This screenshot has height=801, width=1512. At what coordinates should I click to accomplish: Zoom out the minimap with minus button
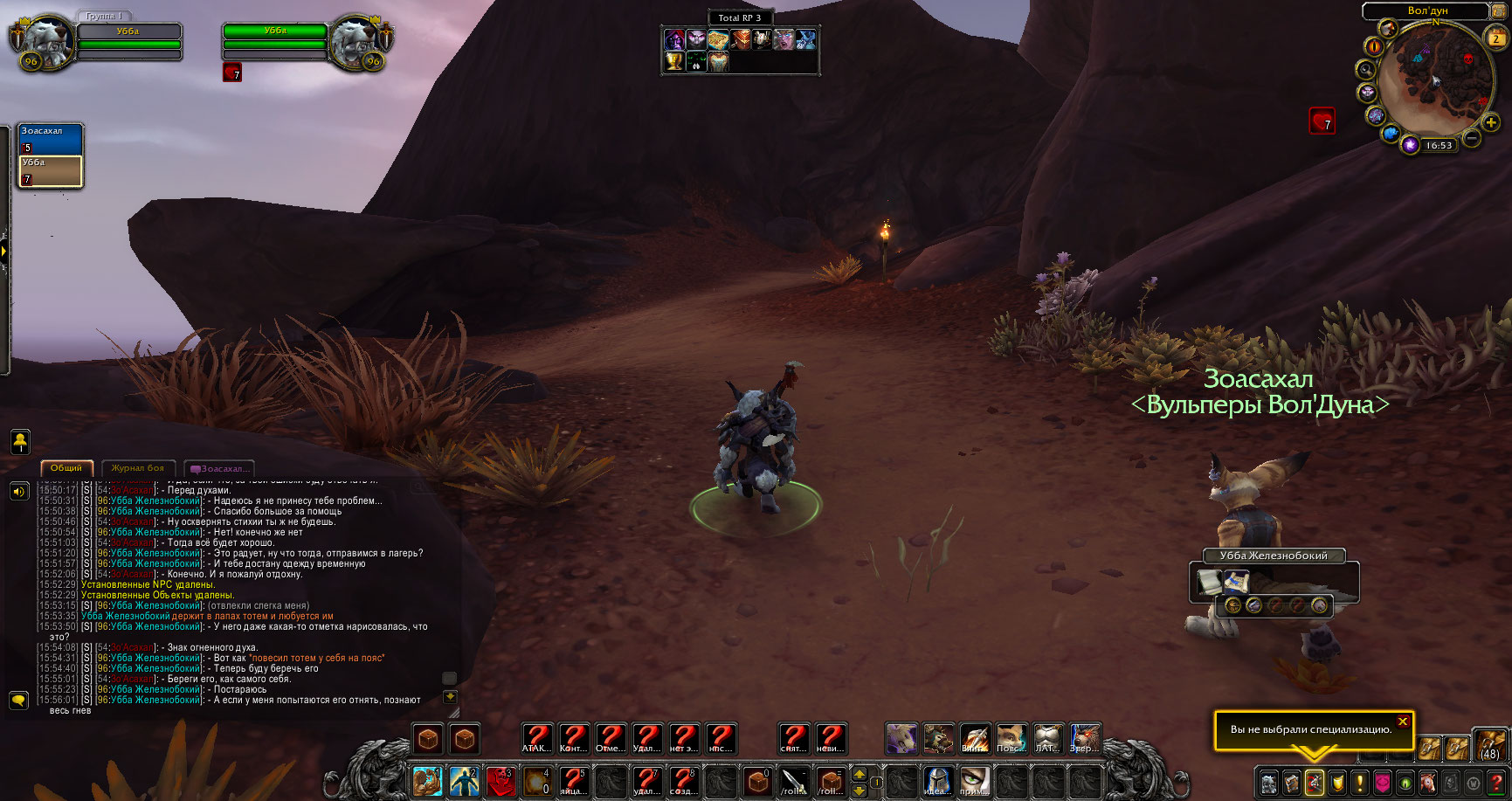[1471, 138]
